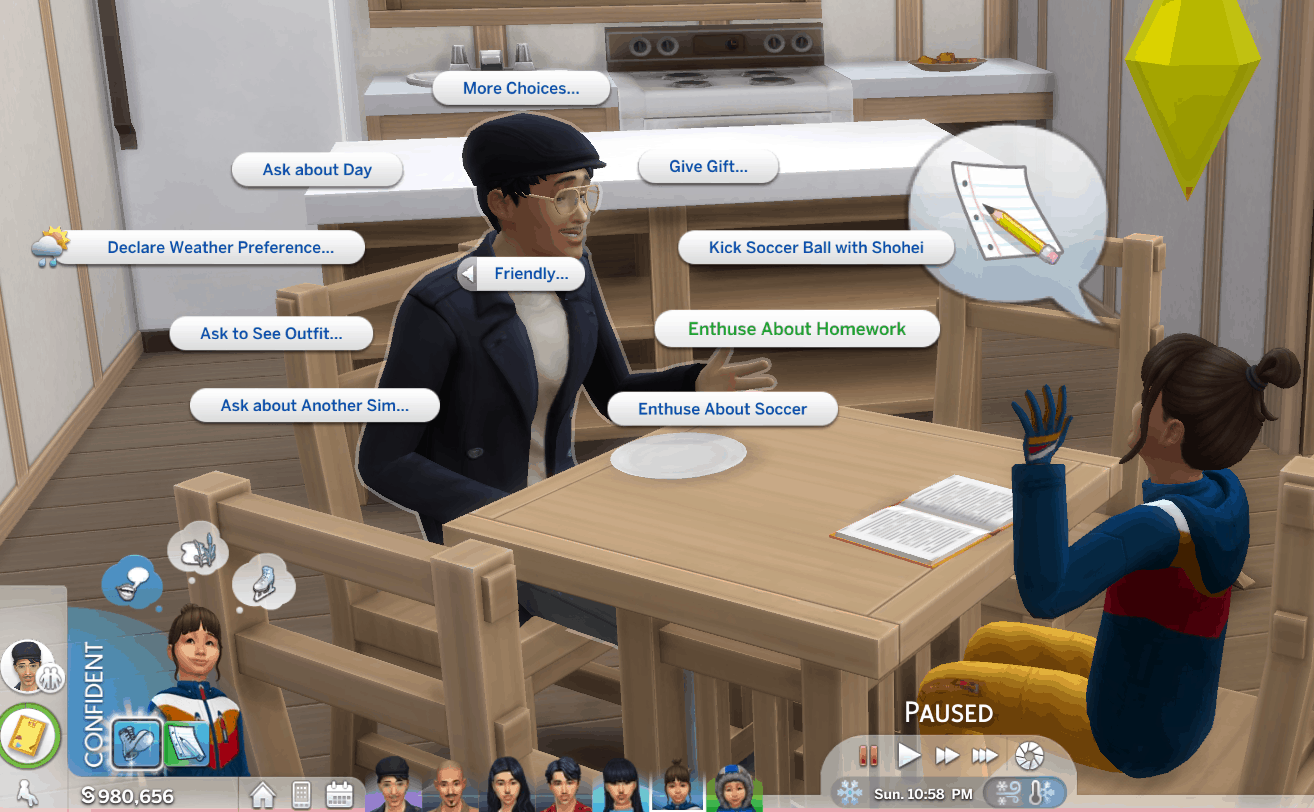This screenshot has height=812, width=1314.
Task: Select Enthuse About Soccer option
Action: (722, 409)
